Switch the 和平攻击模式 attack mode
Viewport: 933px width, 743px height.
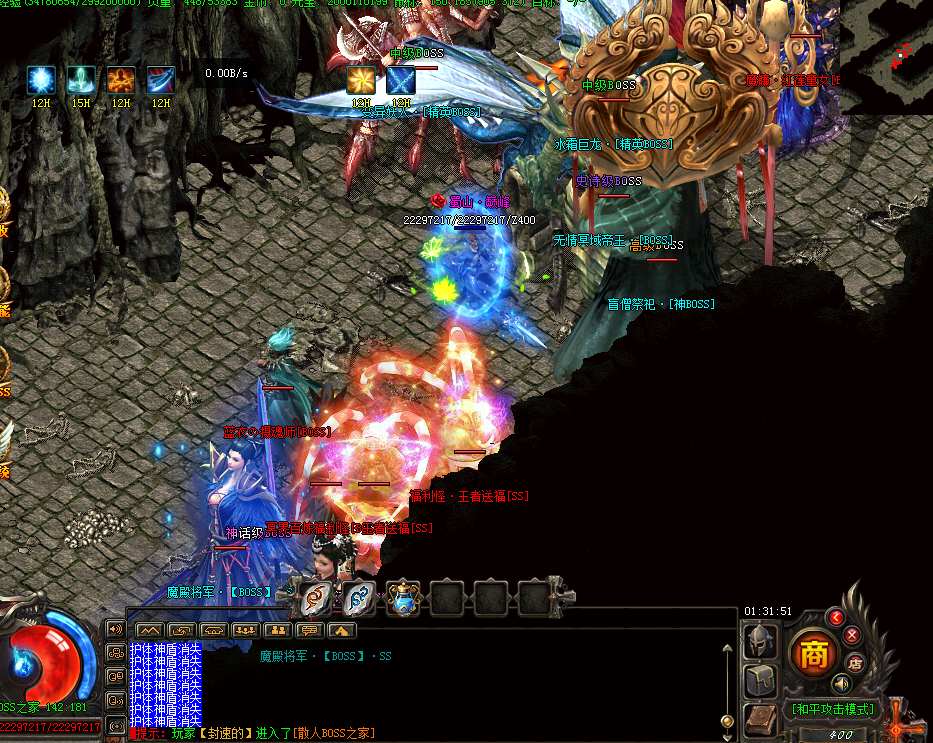[x=833, y=709]
